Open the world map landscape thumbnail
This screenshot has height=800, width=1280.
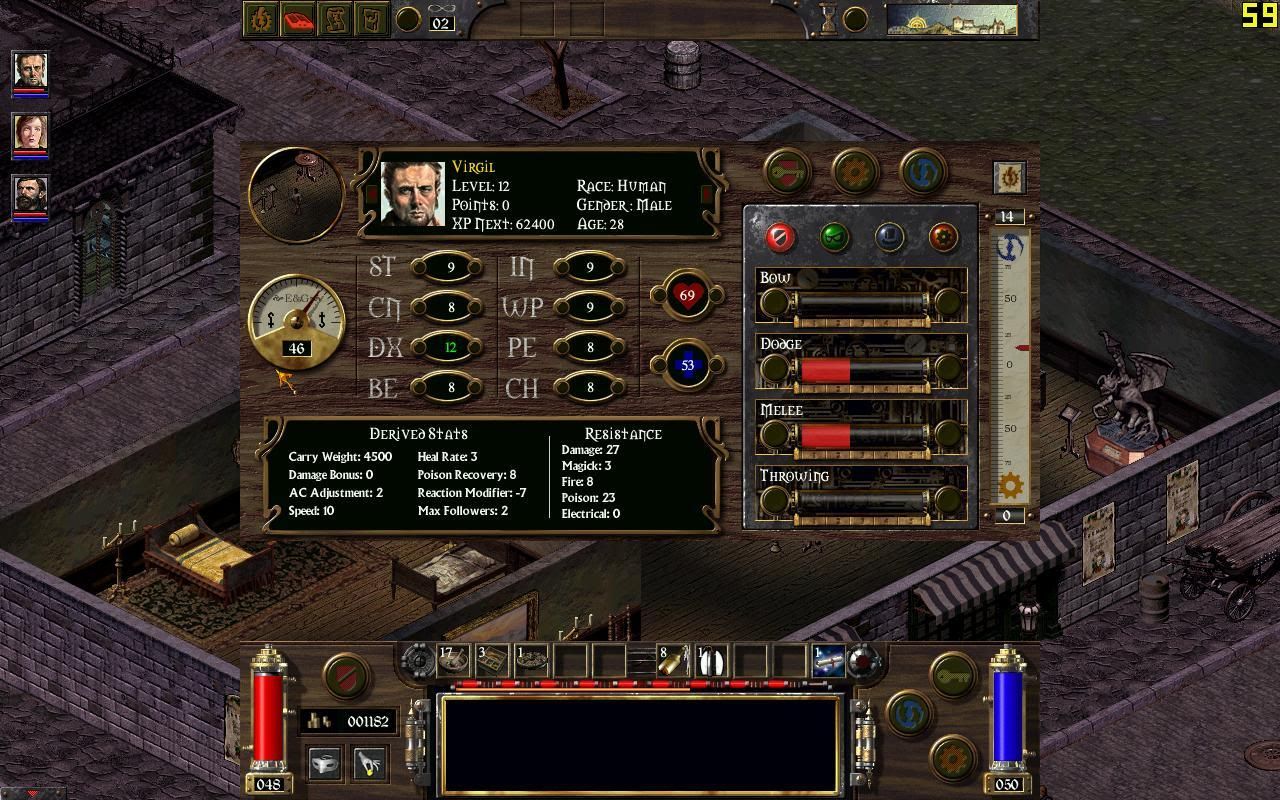[x=951, y=19]
